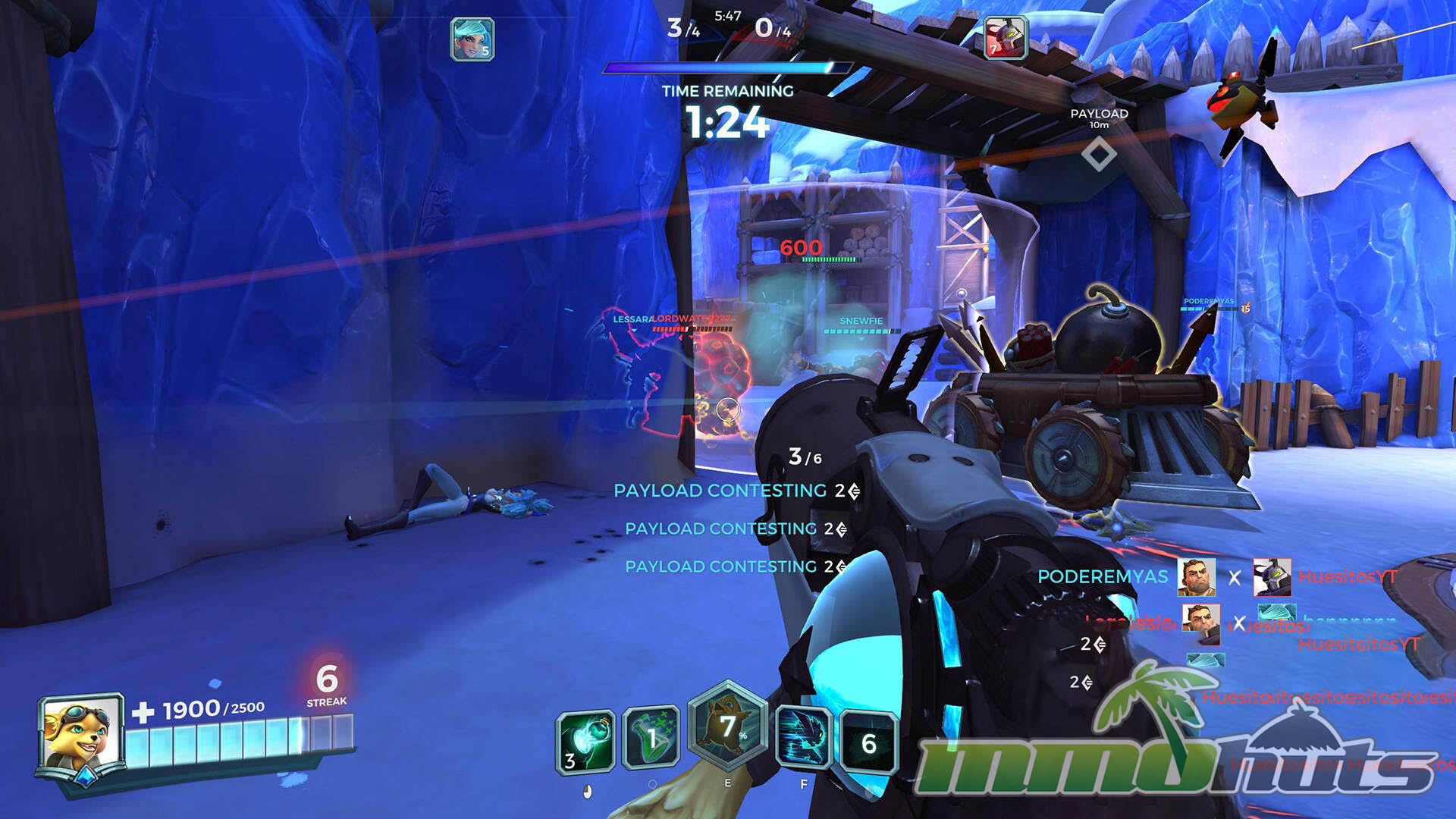Screen dimensions: 1456x819
Task: Select the blue-haired teammate portrait at top
Action: 472,39
